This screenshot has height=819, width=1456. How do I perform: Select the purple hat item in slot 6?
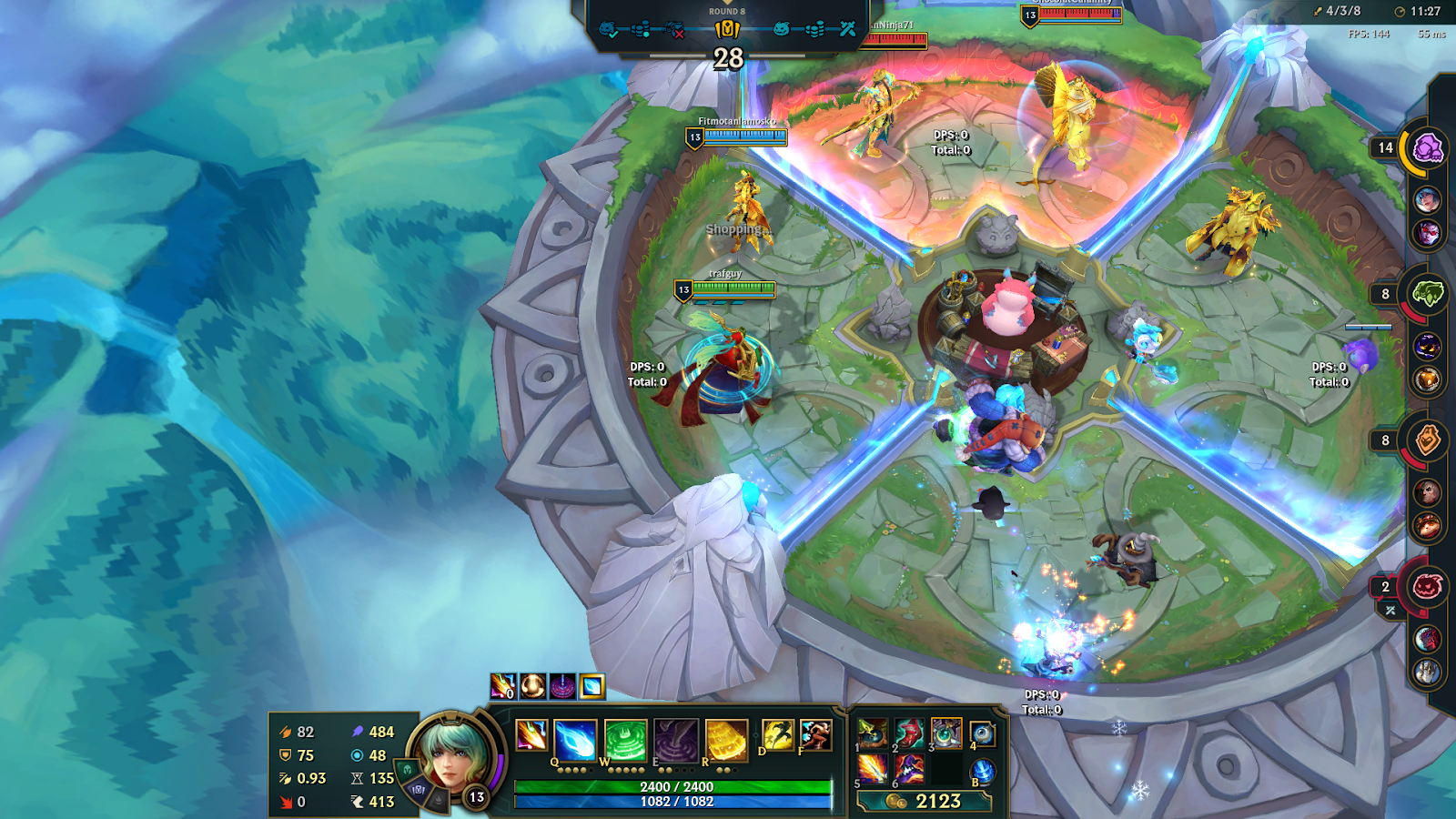tap(909, 769)
